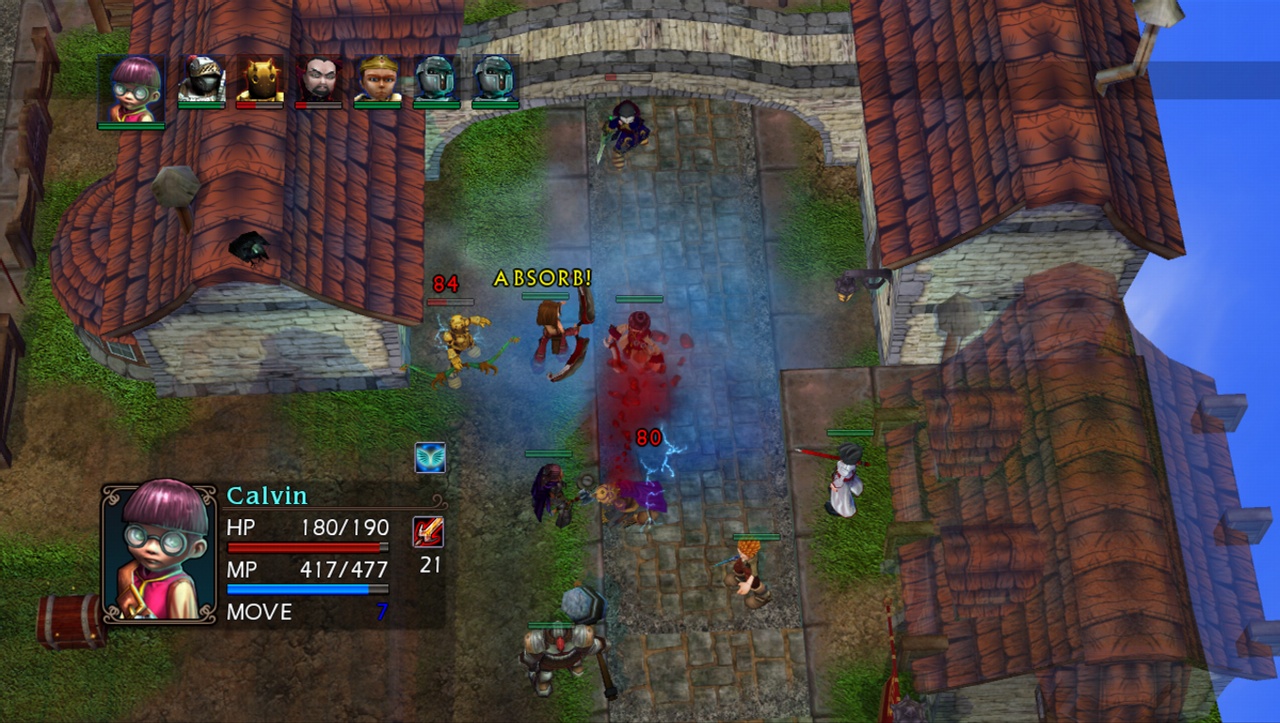Select Calvin's portrait in the party bar
The image size is (1280, 723).
(132, 87)
